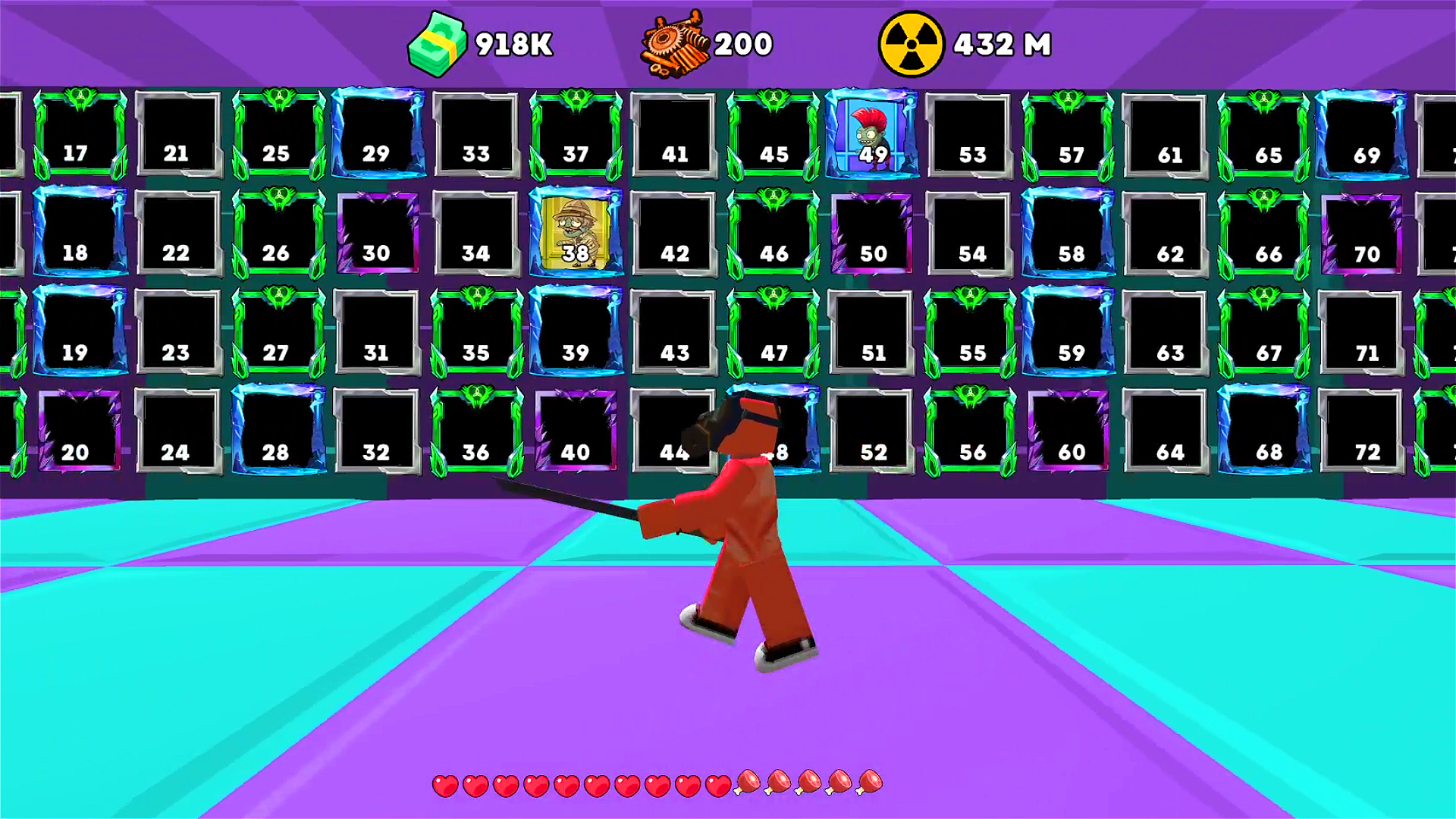Click the green money stack icon

438,44
